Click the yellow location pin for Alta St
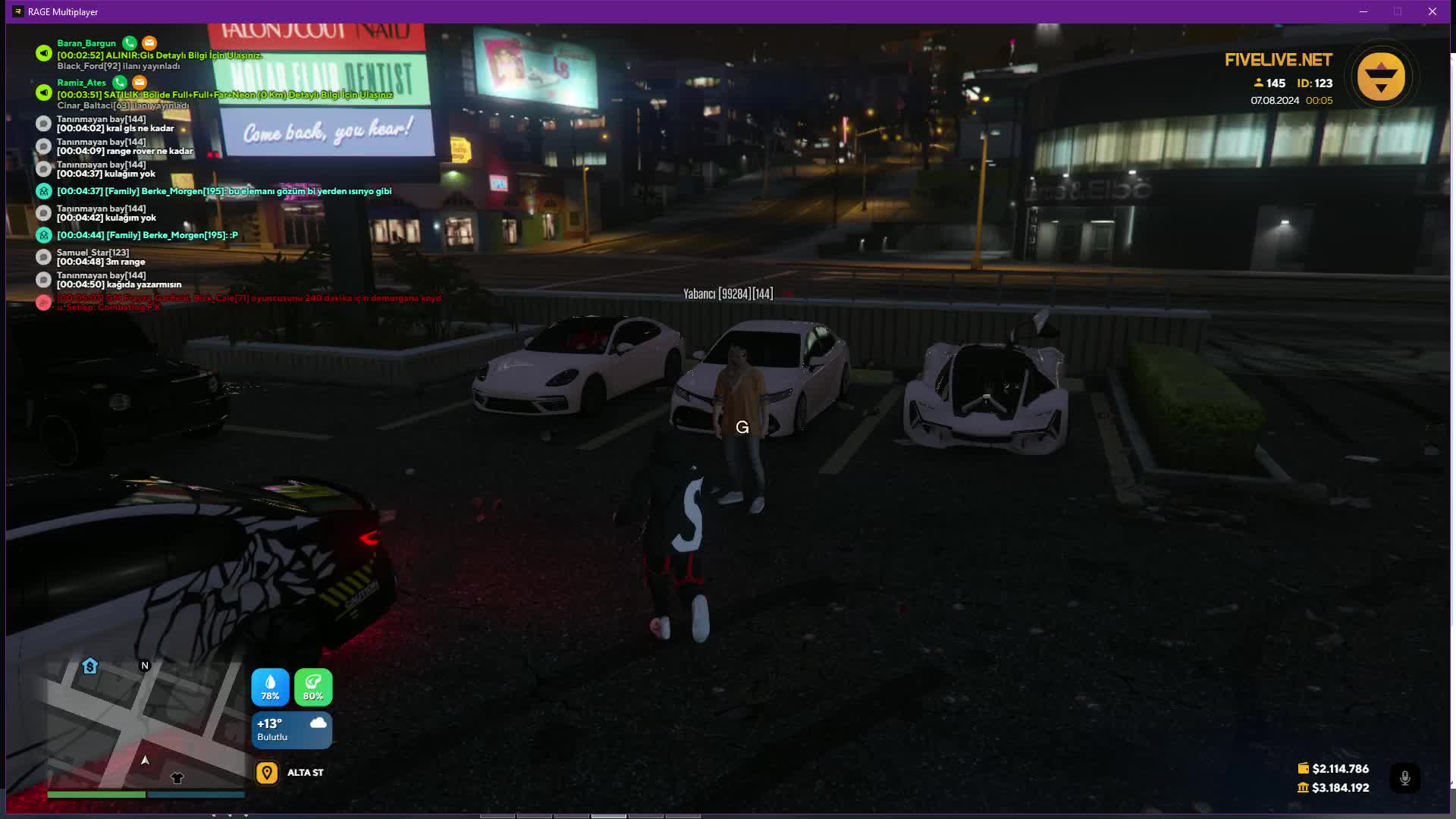This screenshot has width=1456, height=819. pos(267,773)
